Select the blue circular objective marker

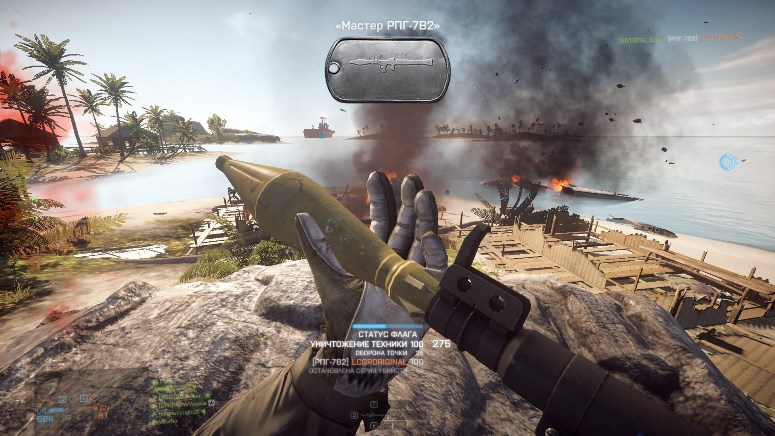point(729,161)
